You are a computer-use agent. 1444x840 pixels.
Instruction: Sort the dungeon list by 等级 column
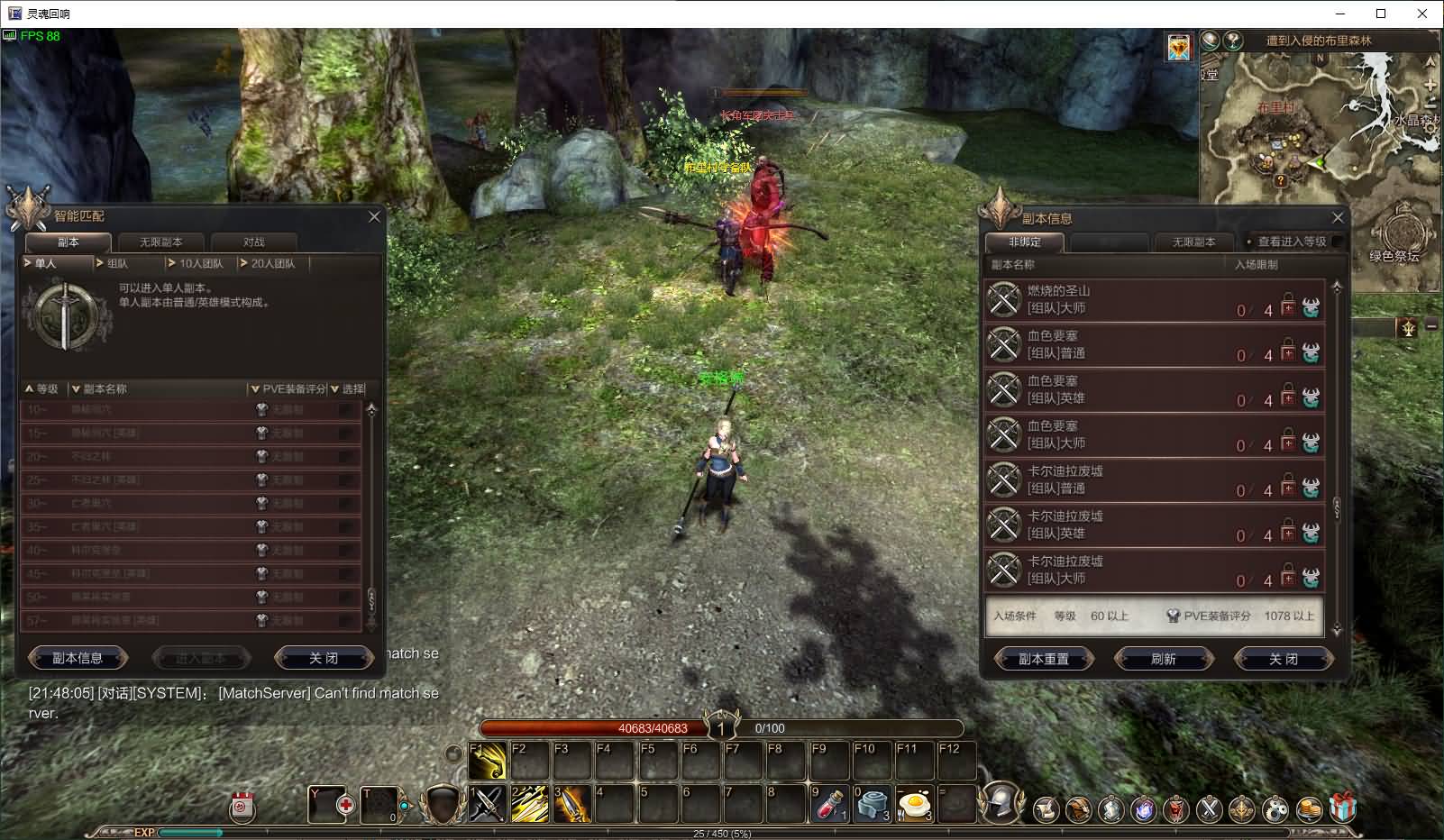point(42,389)
